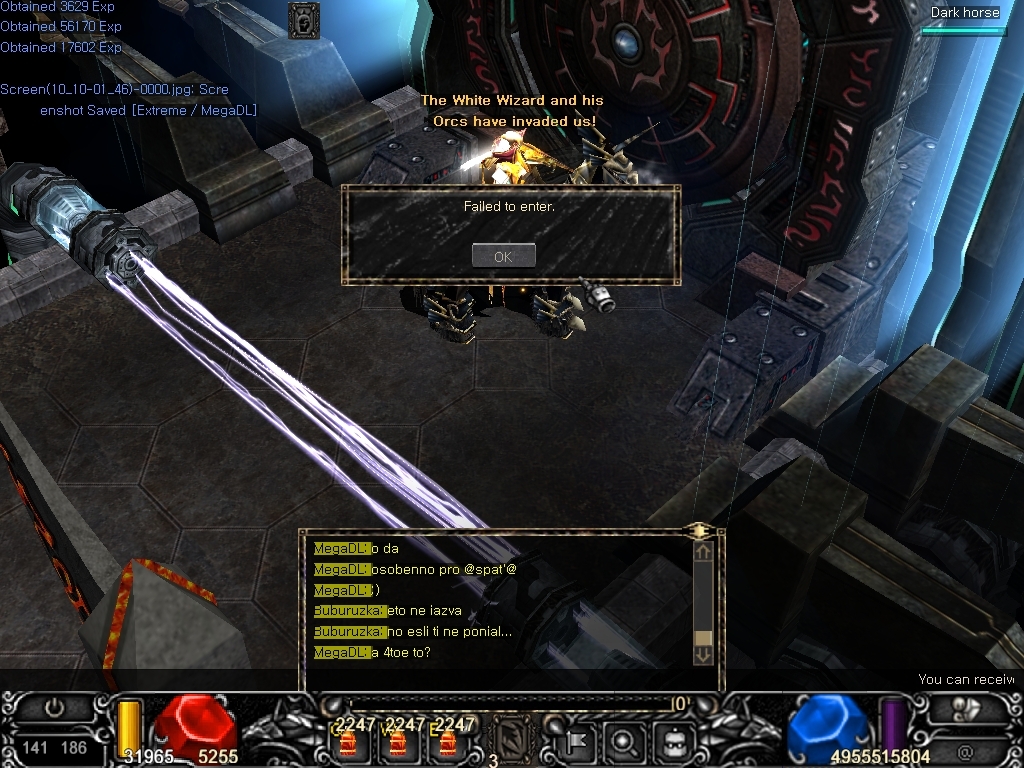Open the friends button above the @ symbol
Screen dimensions: 1024x768
pos(966,708)
